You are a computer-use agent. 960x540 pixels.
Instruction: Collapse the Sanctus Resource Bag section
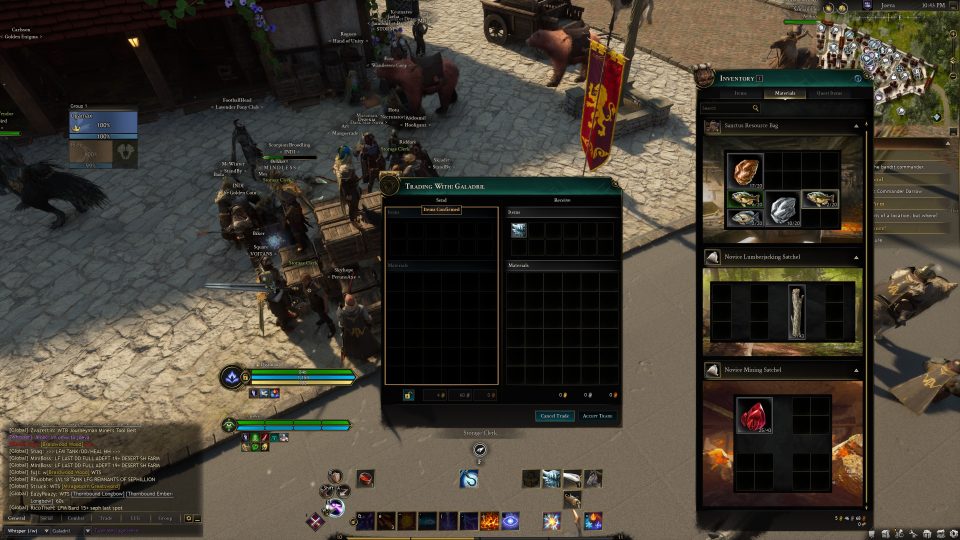tap(856, 127)
